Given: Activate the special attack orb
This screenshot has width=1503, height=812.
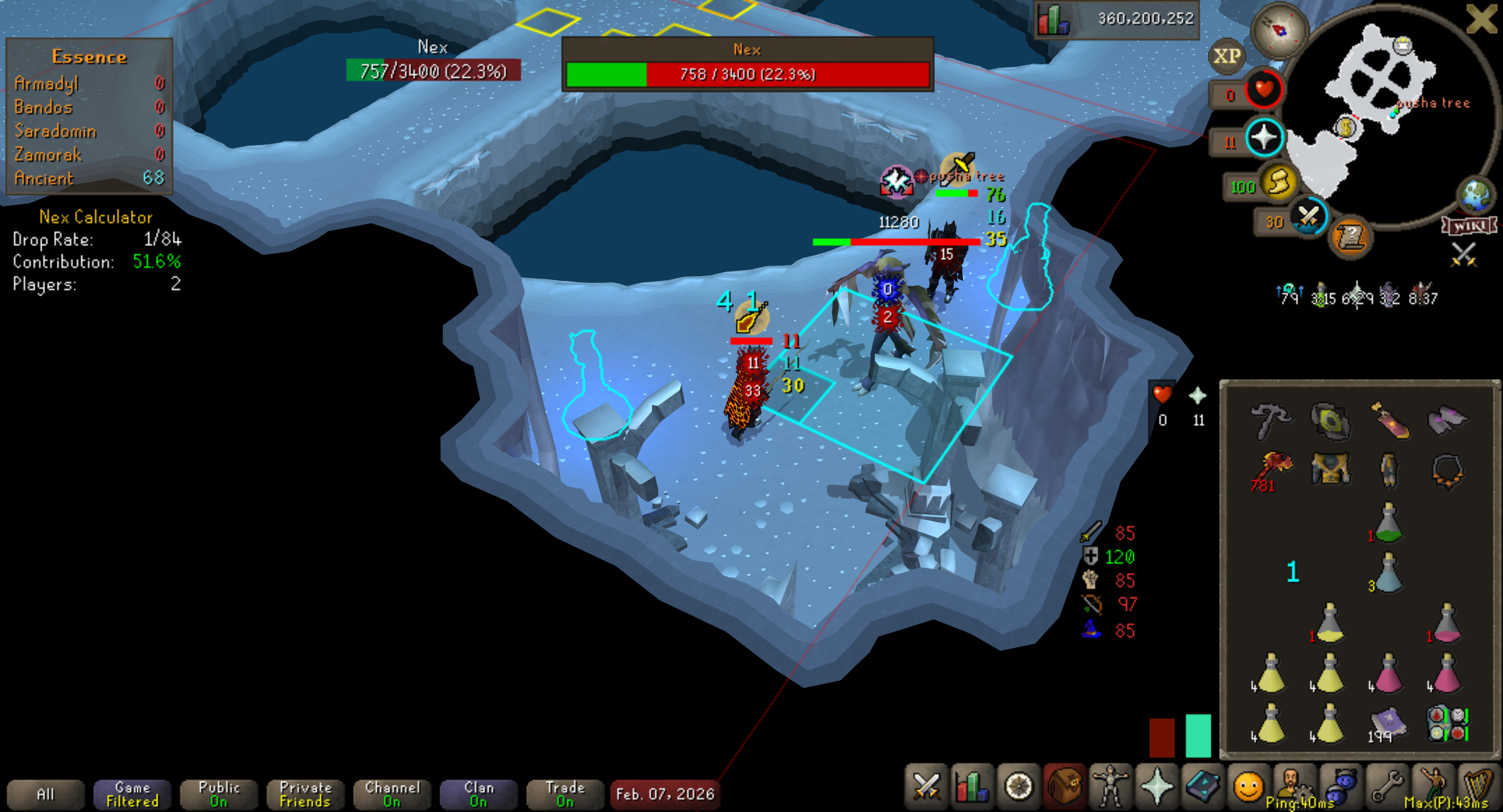Looking at the screenshot, I should [x=1308, y=216].
